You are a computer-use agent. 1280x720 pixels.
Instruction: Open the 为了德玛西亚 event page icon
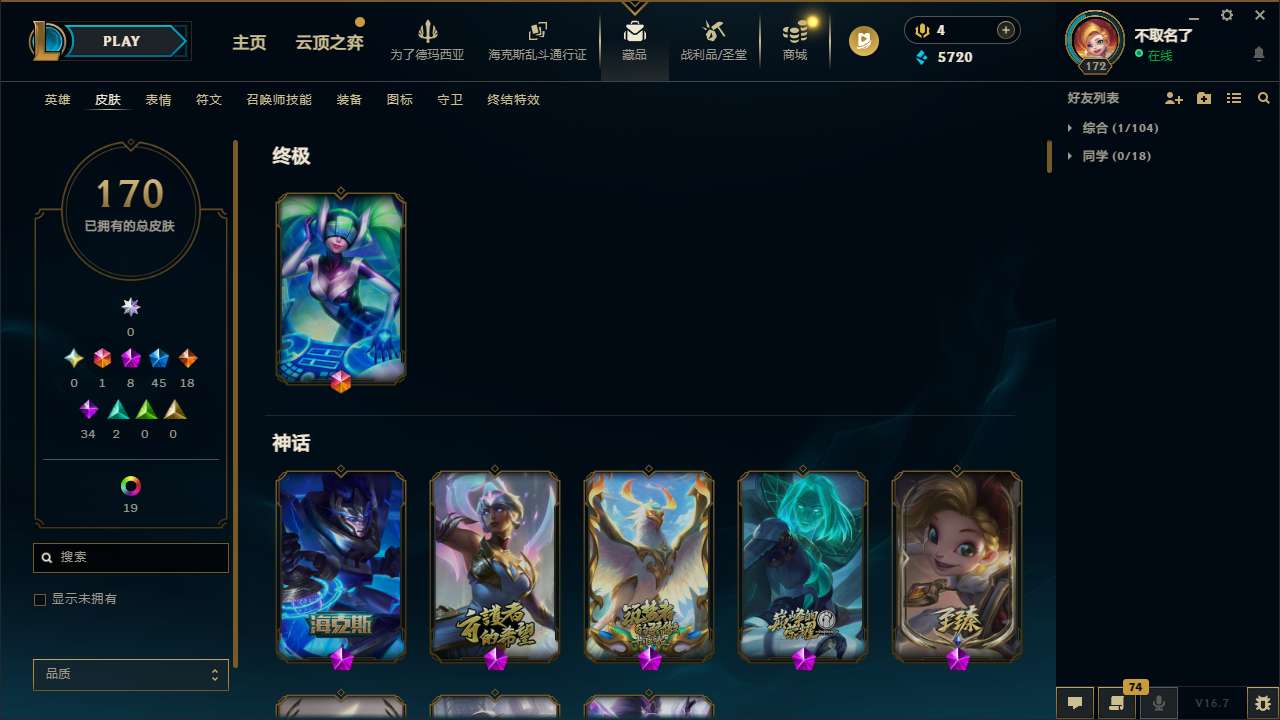coord(428,40)
